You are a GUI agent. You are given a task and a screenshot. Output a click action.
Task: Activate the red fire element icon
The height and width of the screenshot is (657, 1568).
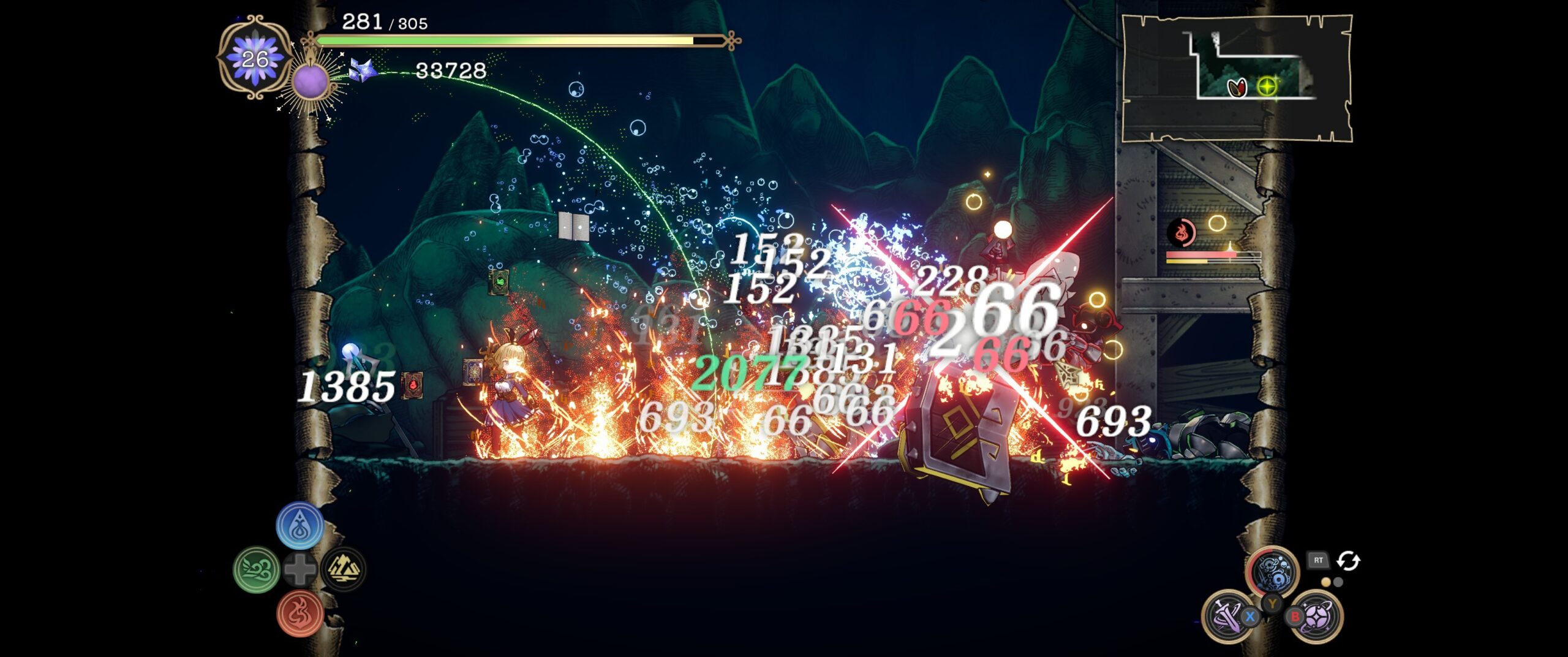300,613
